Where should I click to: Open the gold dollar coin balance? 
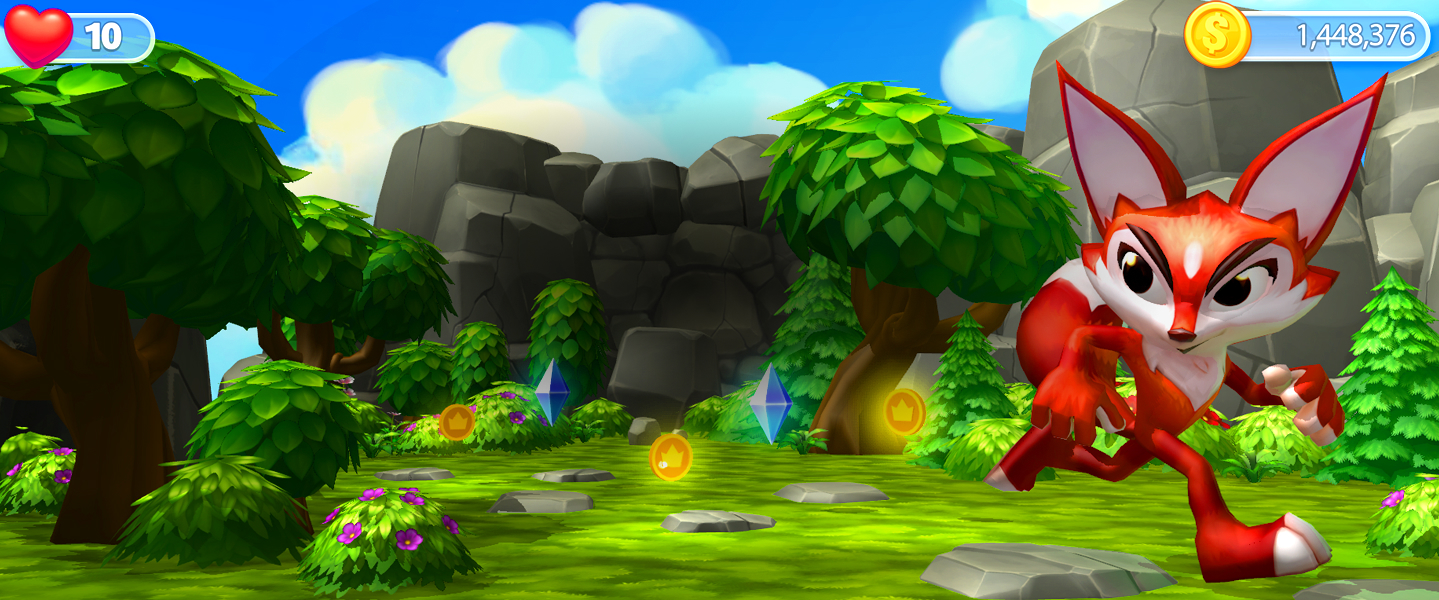[1217, 35]
